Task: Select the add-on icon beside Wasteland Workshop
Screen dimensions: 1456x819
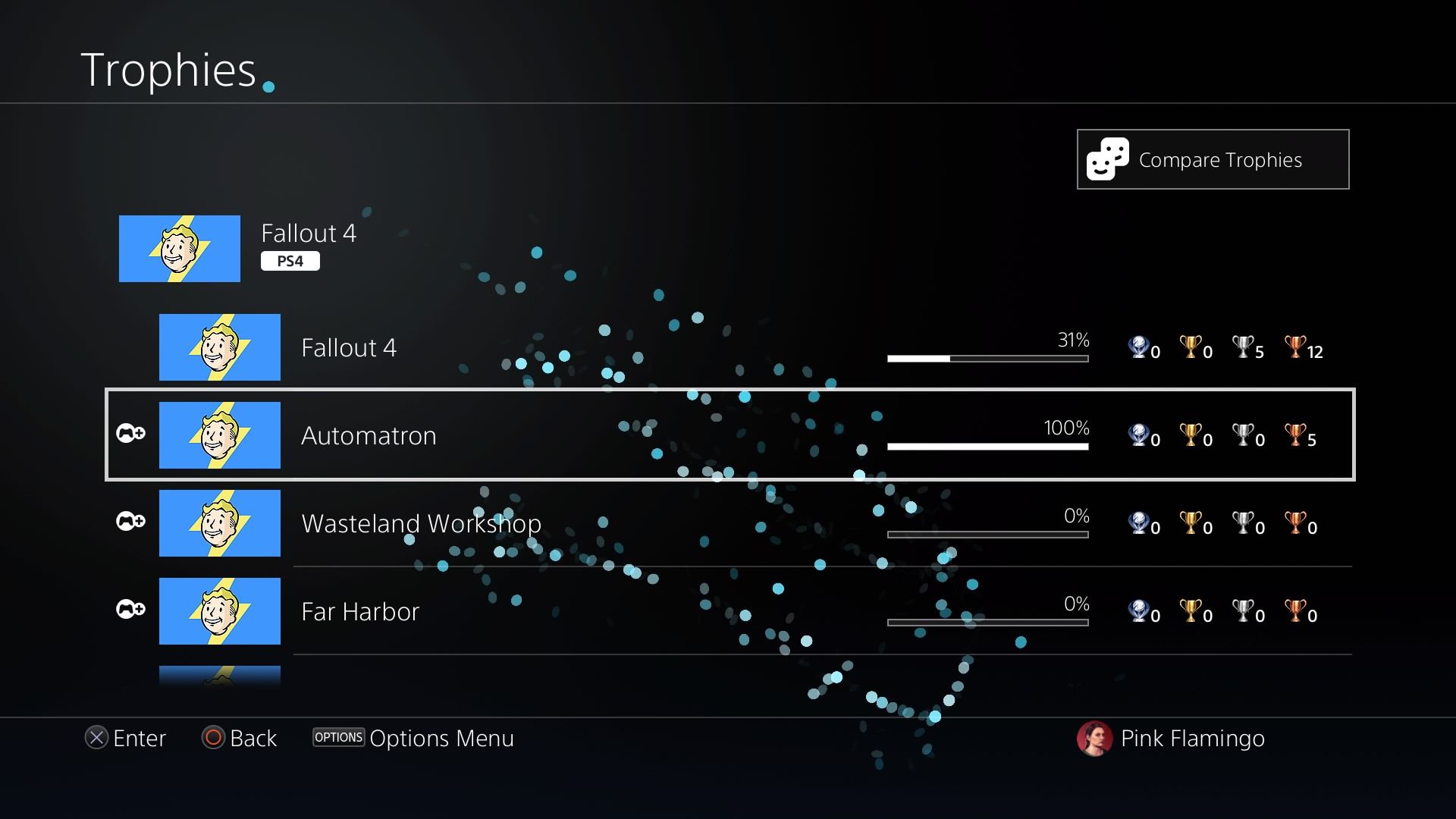Action: (130, 522)
